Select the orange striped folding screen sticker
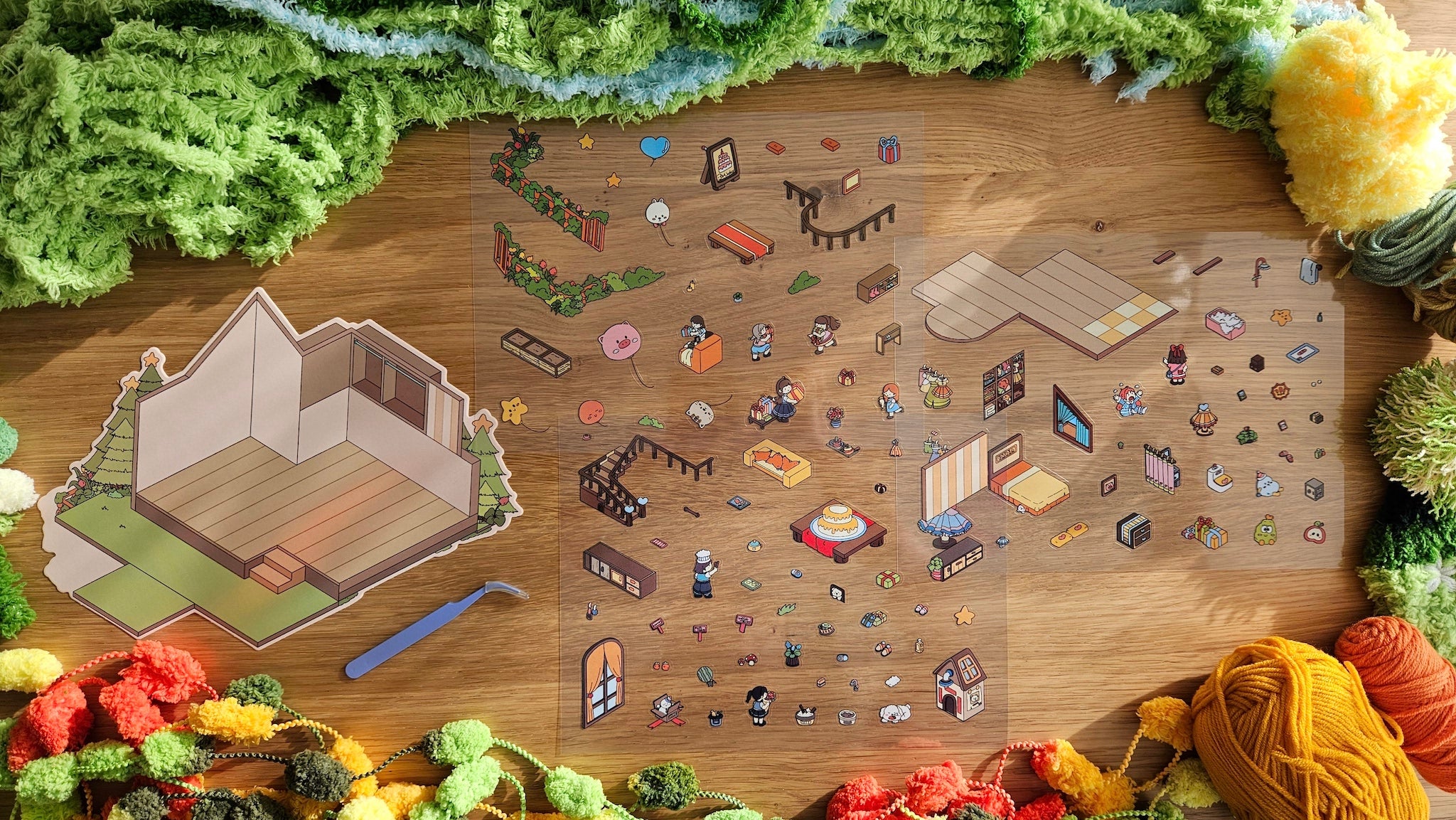This screenshot has height=820, width=1456. (x=953, y=474)
